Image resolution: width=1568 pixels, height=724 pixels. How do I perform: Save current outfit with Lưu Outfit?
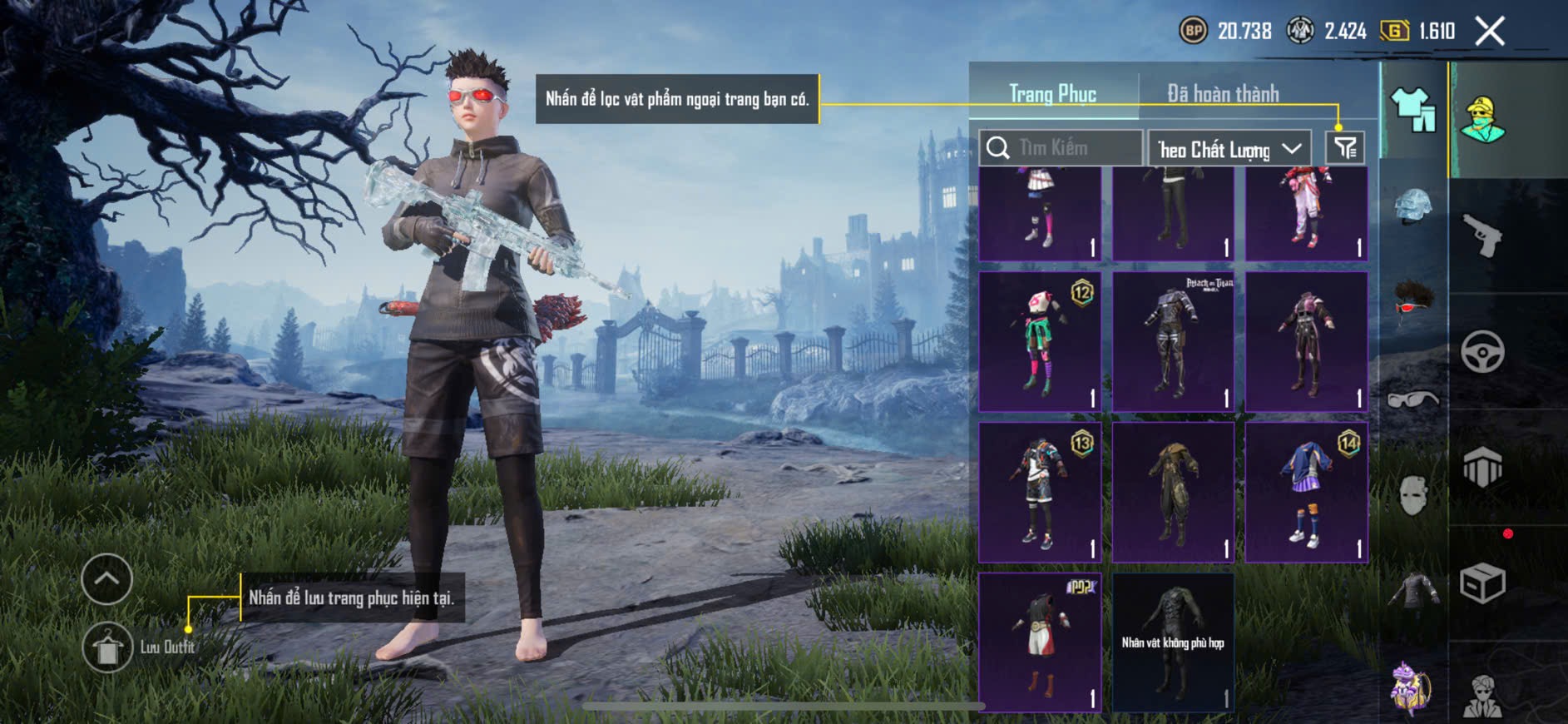pos(108,647)
